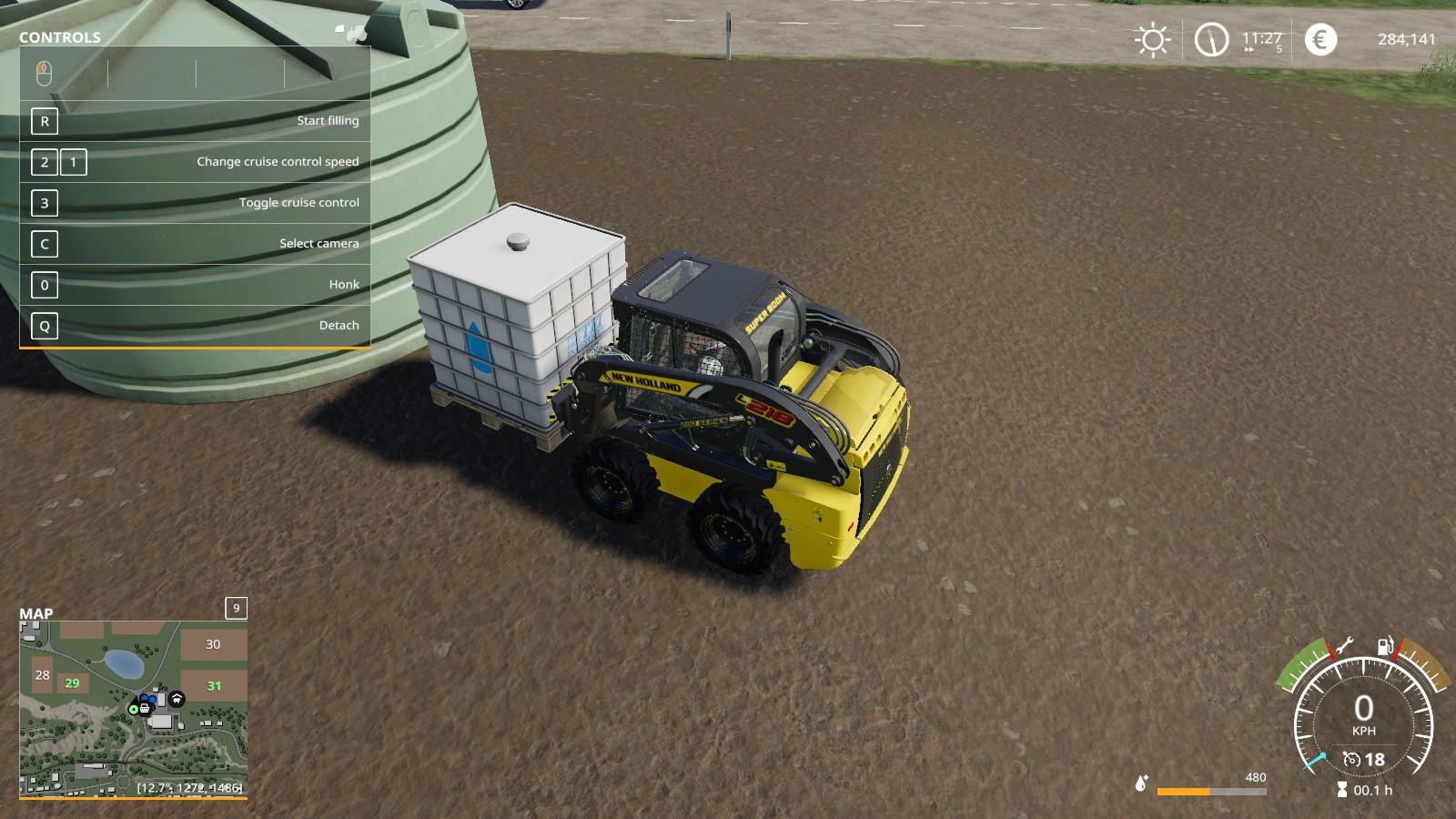Screen dimensions: 1456x819
Task: Show the sunny weather icon details
Action: coord(1152,40)
